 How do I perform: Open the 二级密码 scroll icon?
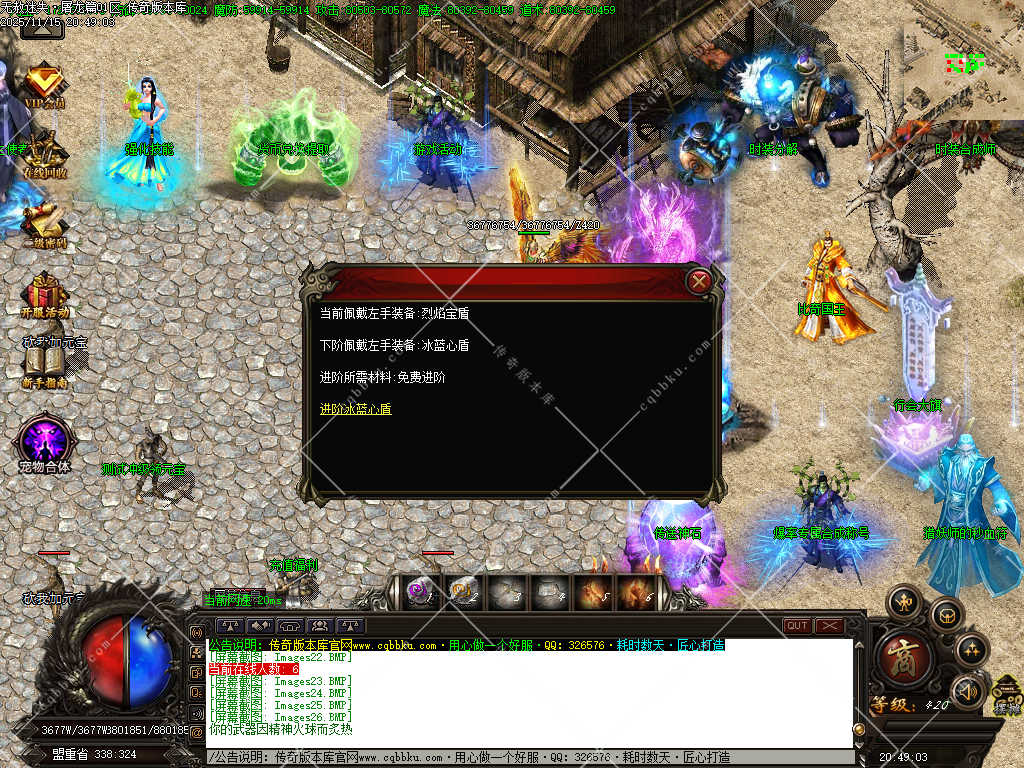44,225
